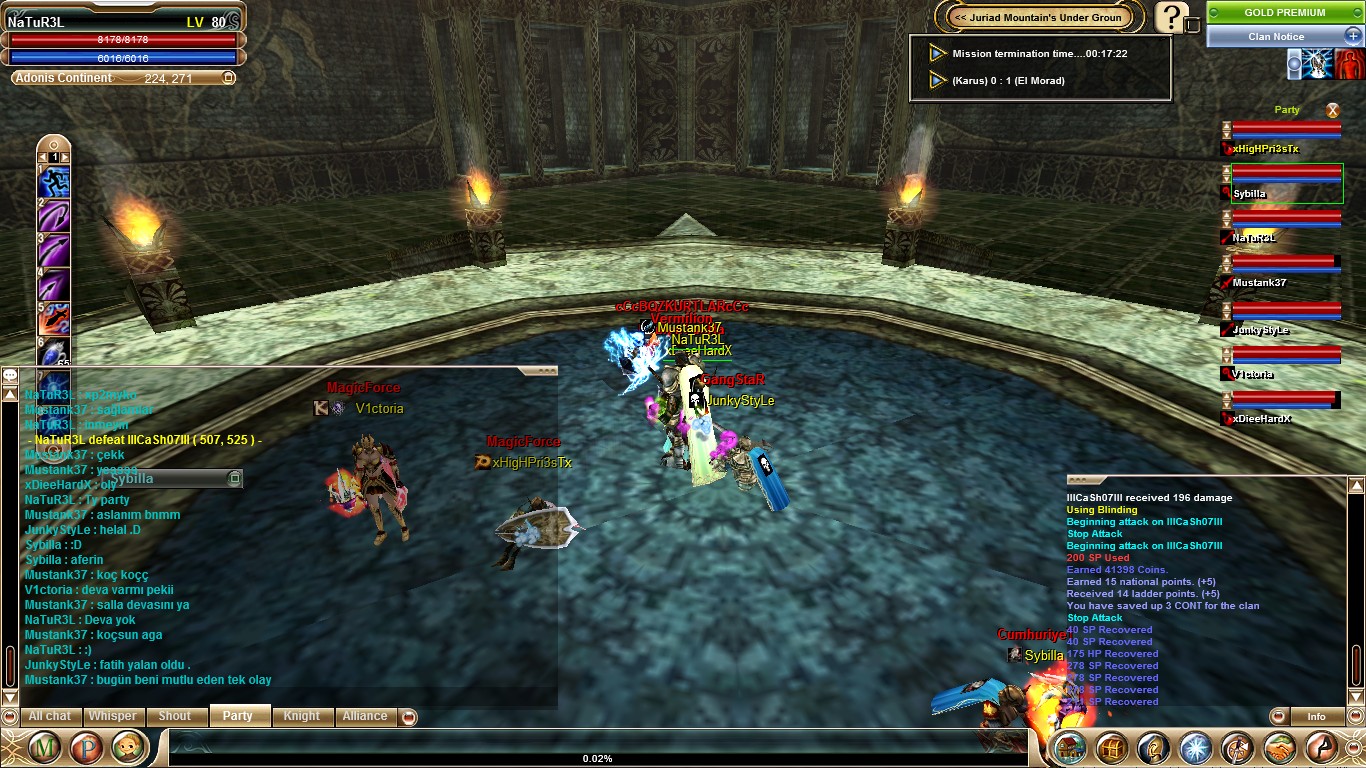Click the GOLD PREMIUM banner
This screenshot has height=768, width=1366.
pyautogui.click(x=1284, y=13)
